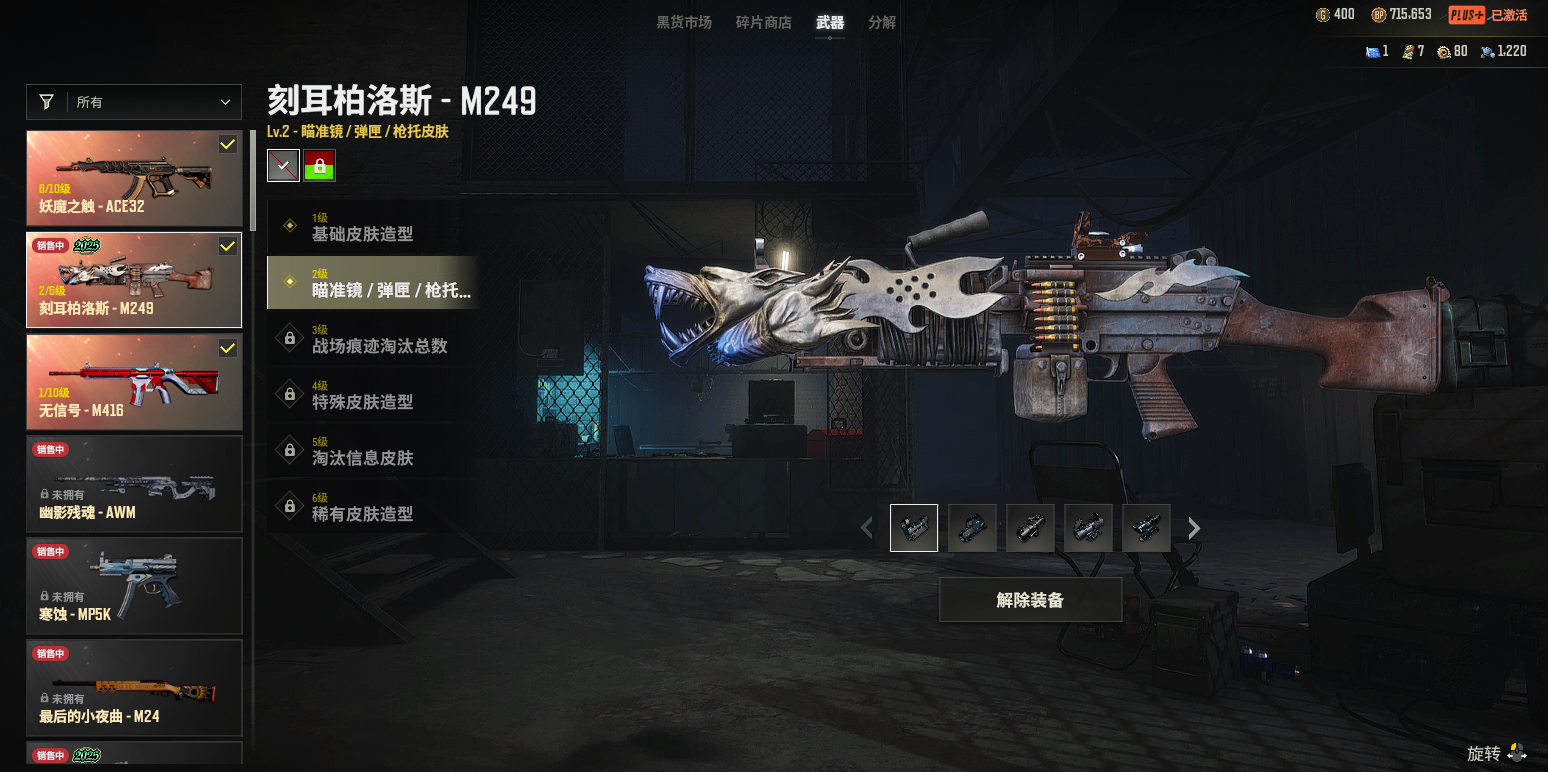Image resolution: width=1548 pixels, height=772 pixels.
Task: Select the 最后的小夜曲 - M24 skin
Action: click(134, 688)
